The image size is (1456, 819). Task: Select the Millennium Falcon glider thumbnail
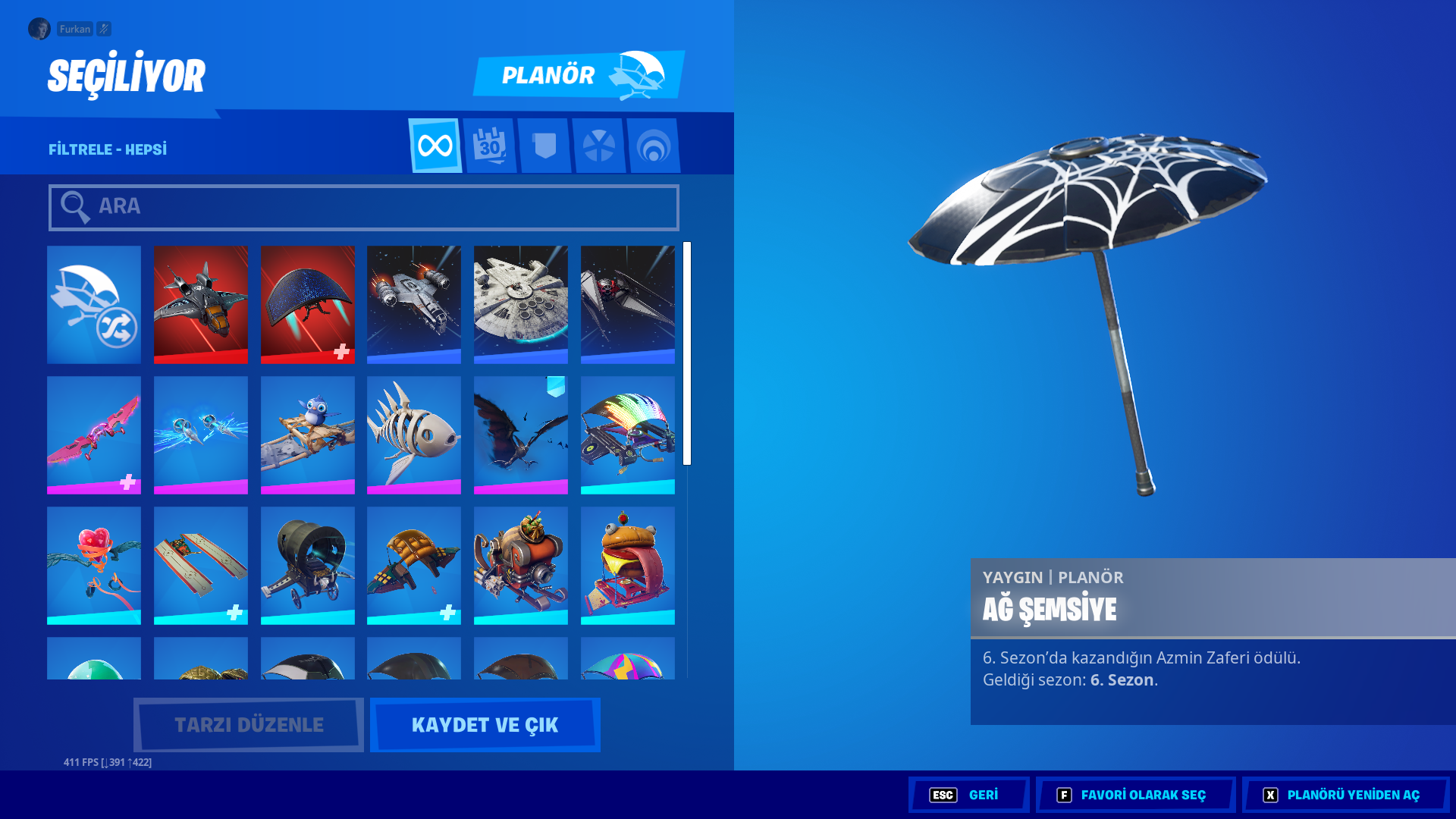(521, 304)
